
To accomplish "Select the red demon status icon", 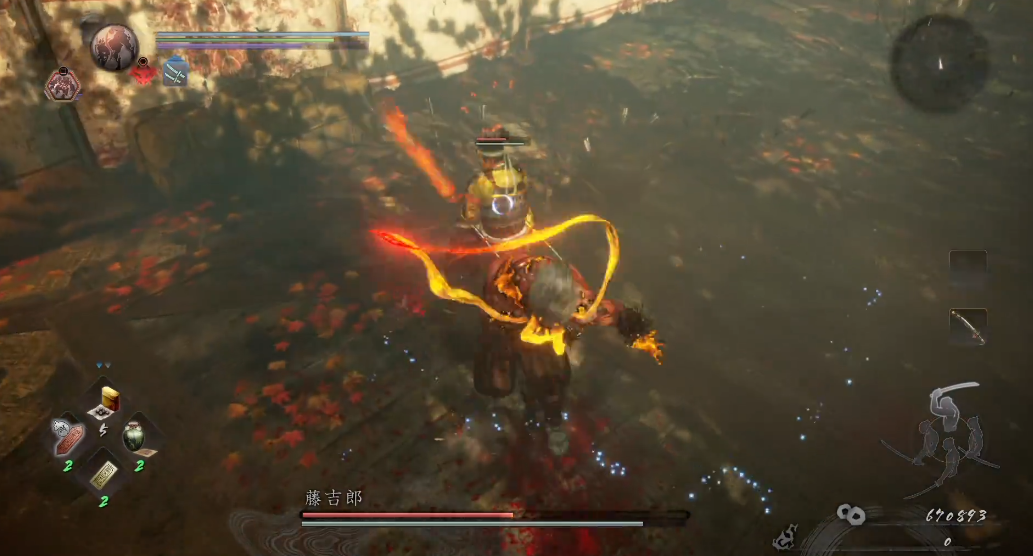I will pos(144,72).
